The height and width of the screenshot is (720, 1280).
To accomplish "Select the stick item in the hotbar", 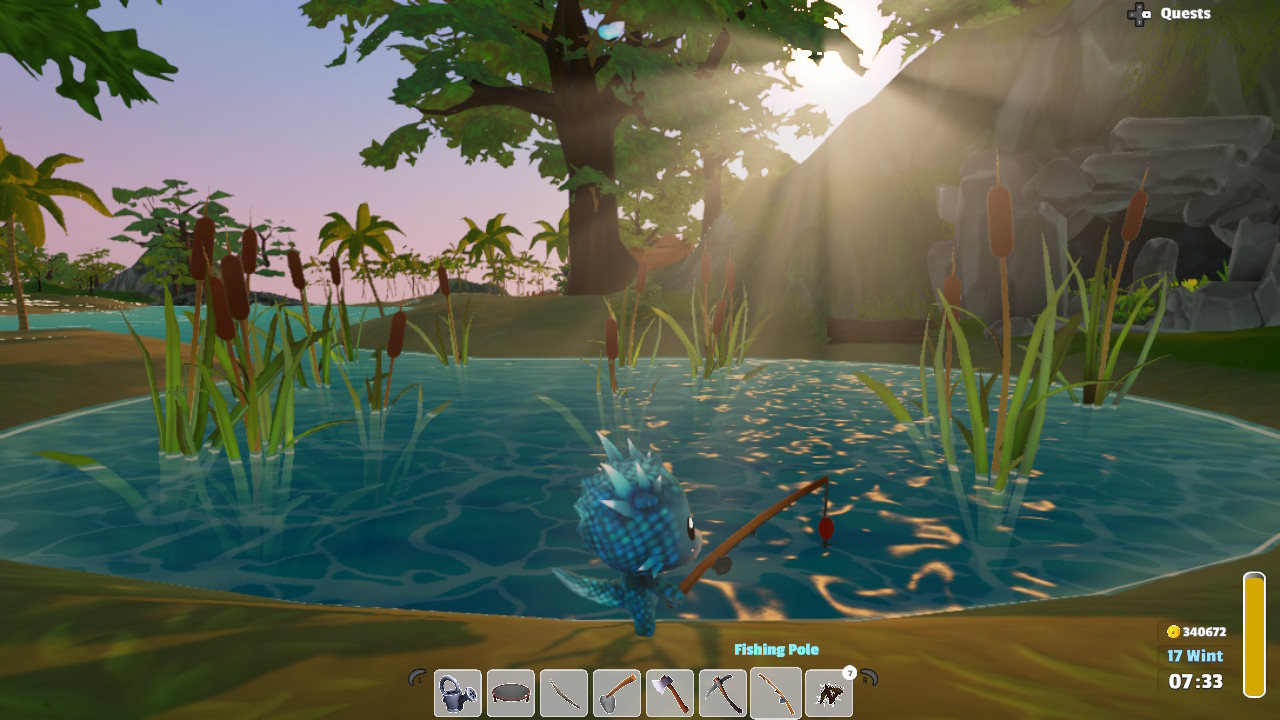I will [x=563, y=692].
